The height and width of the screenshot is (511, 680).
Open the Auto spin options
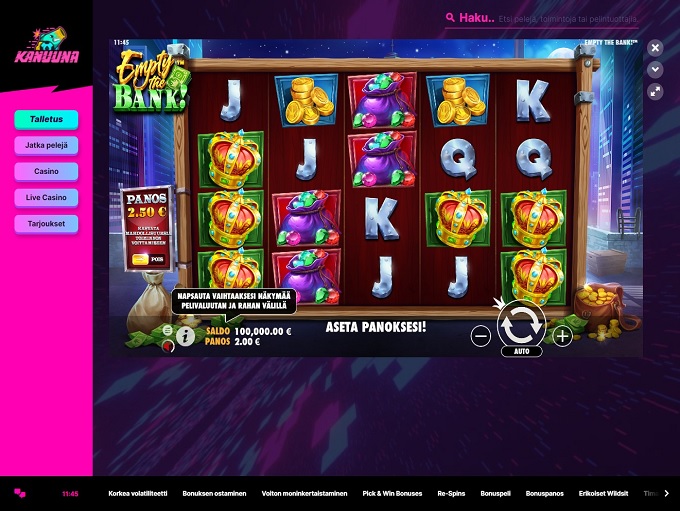pos(521,352)
